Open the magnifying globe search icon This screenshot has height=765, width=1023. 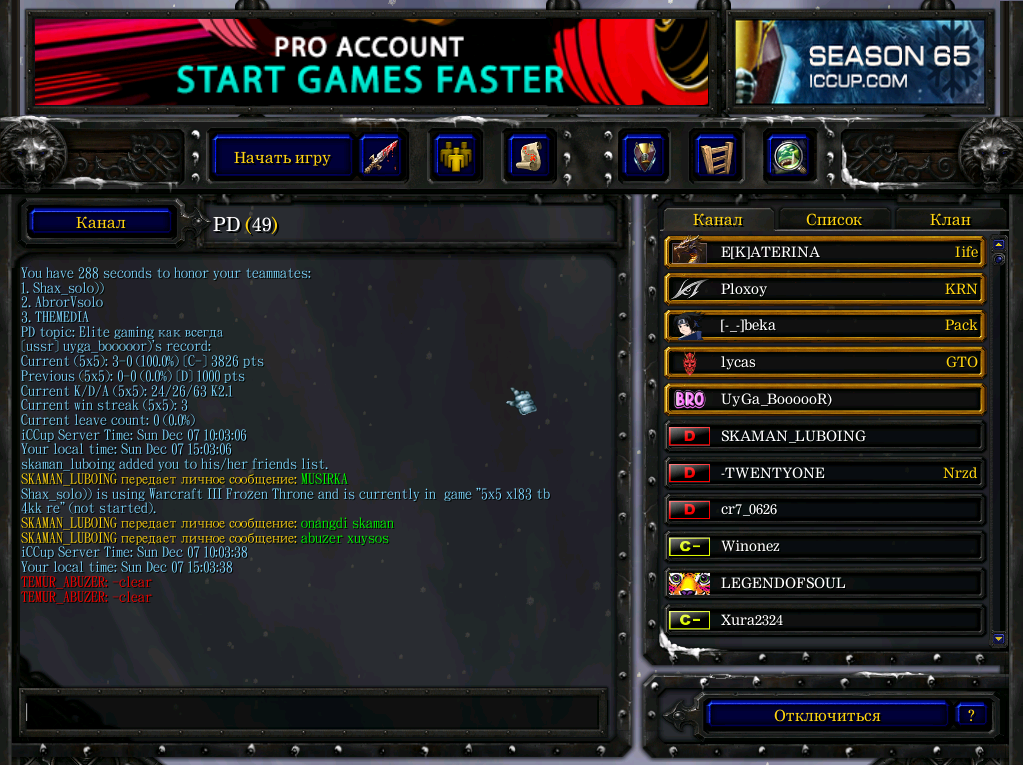(x=787, y=157)
